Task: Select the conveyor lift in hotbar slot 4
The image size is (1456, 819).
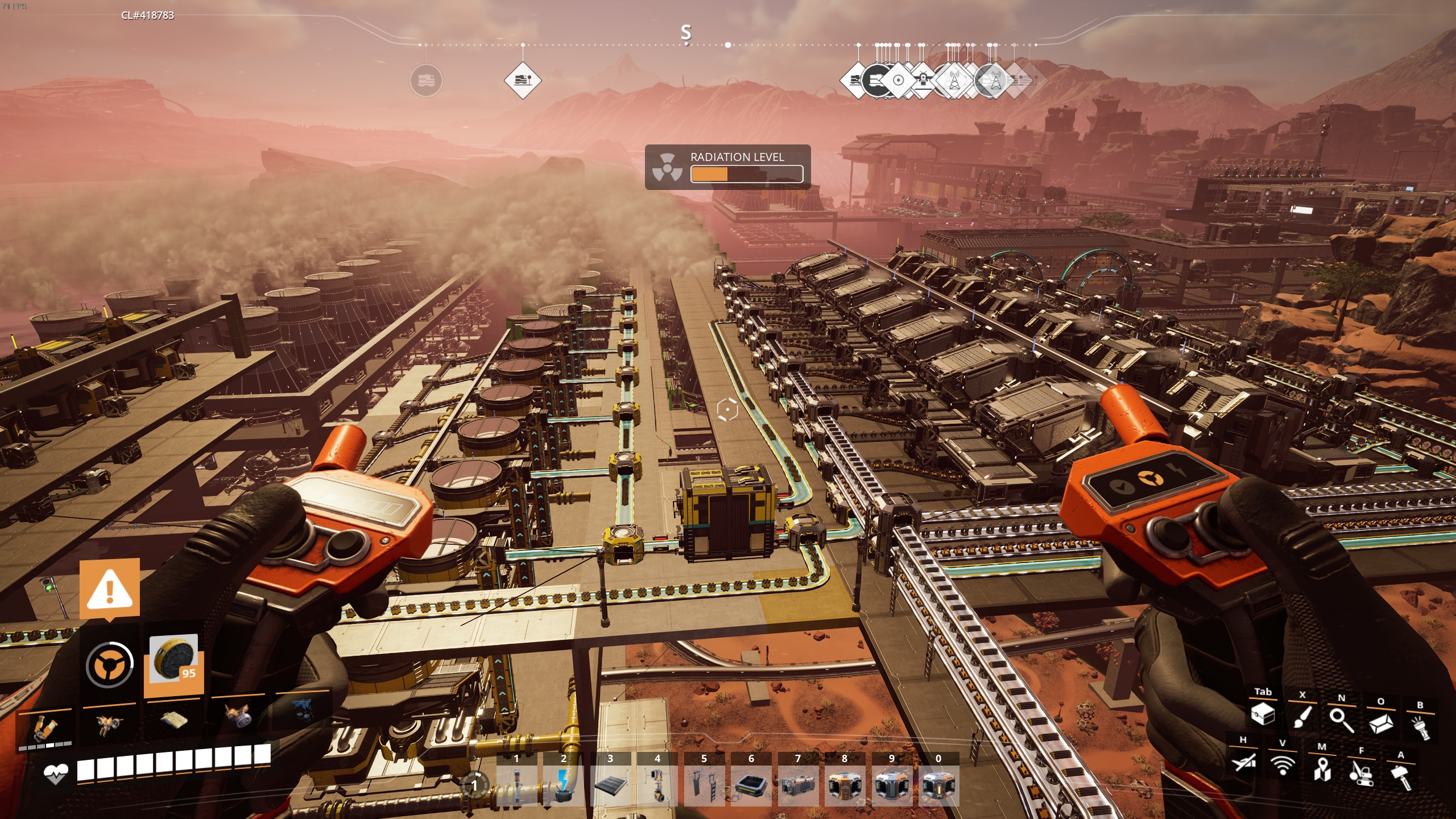Action: [x=657, y=785]
